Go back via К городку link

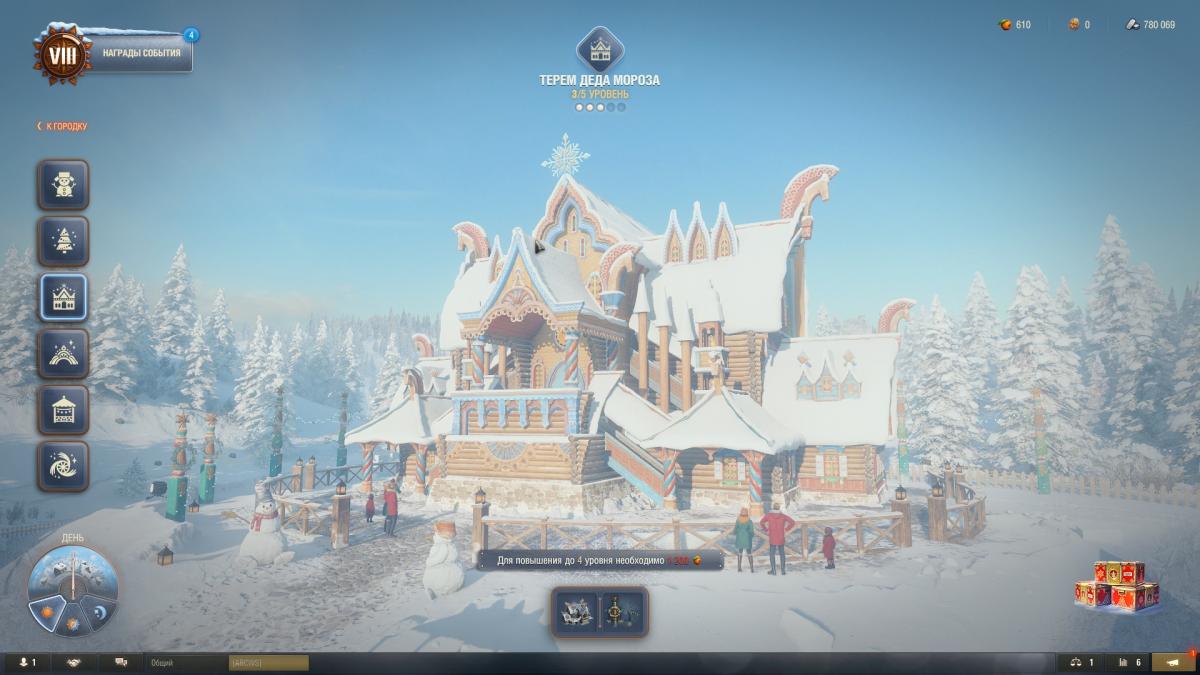pyautogui.click(x=62, y=126)
